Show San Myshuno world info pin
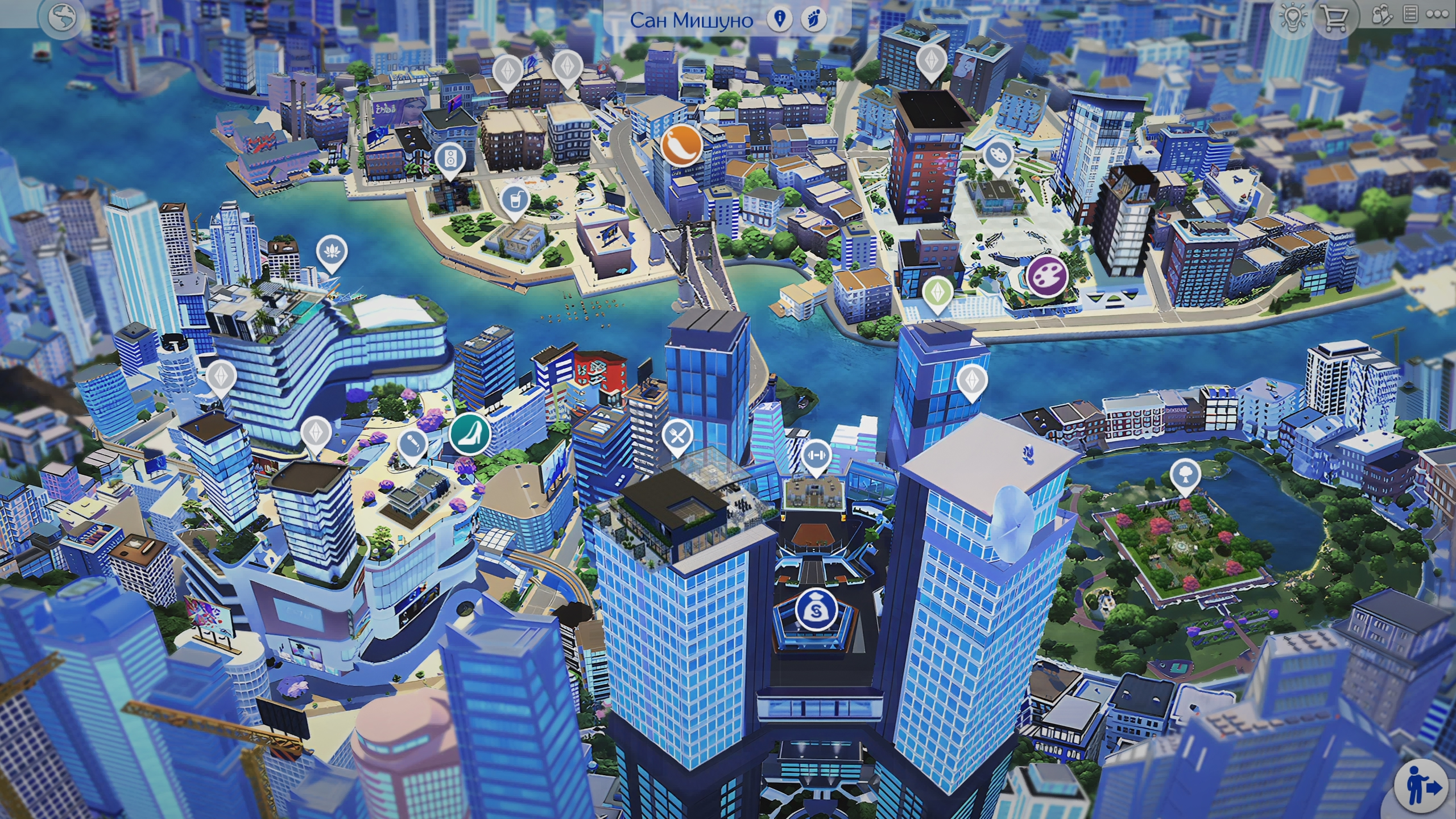The image size is (1456, 819). tap(779, 19)
